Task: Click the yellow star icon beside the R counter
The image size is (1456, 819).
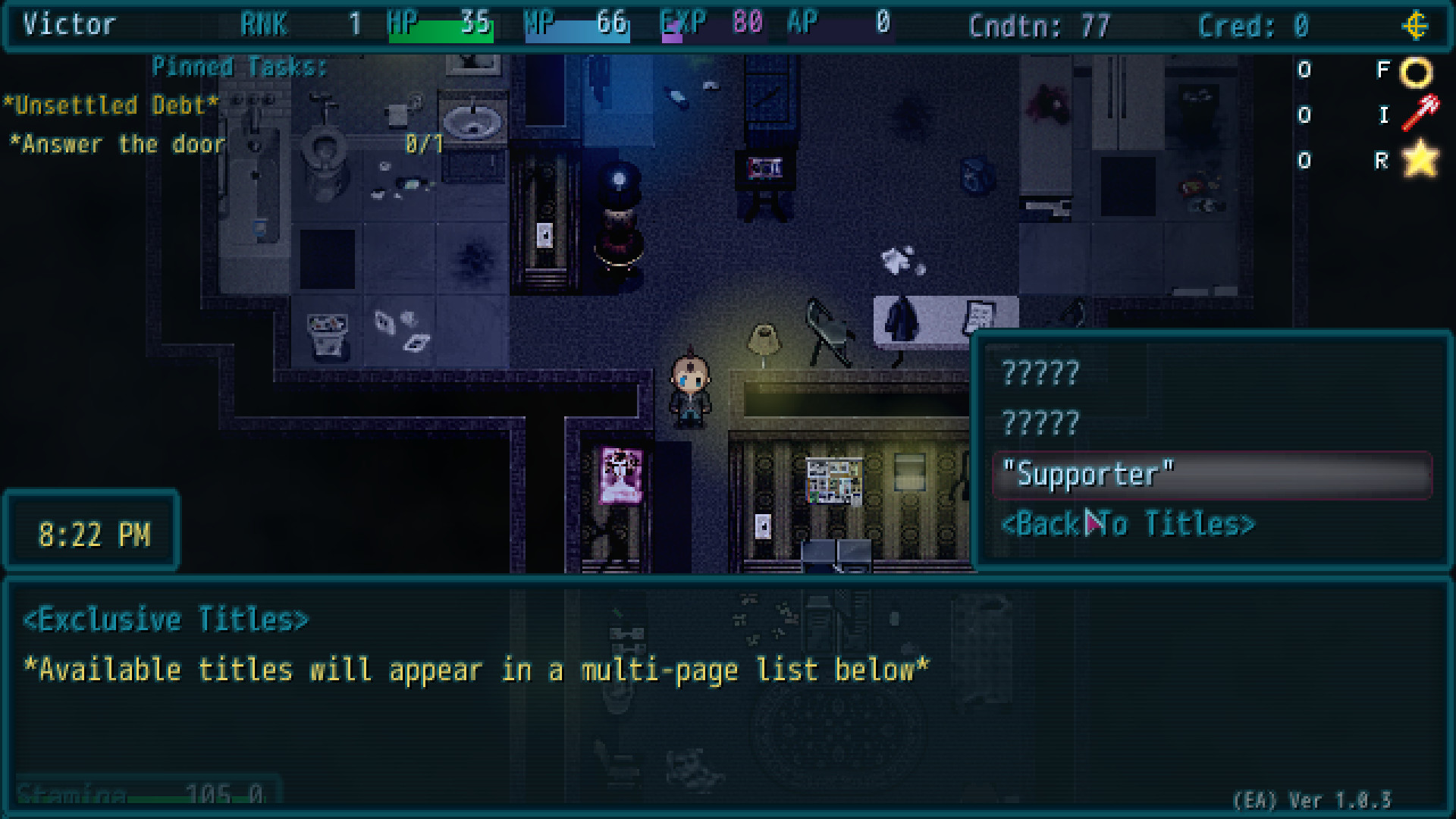Action: click(1420, 159)
